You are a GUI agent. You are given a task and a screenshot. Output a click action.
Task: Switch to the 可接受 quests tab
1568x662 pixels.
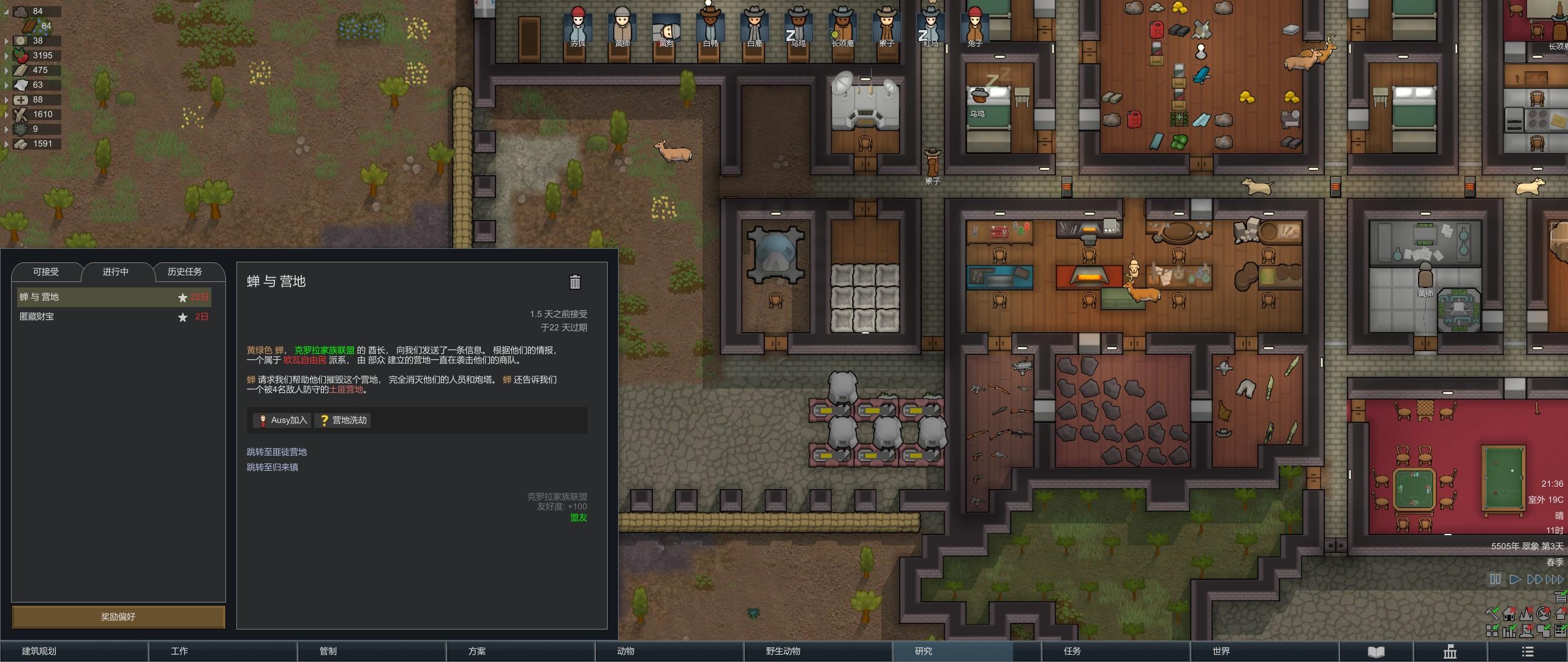point(46,272)
